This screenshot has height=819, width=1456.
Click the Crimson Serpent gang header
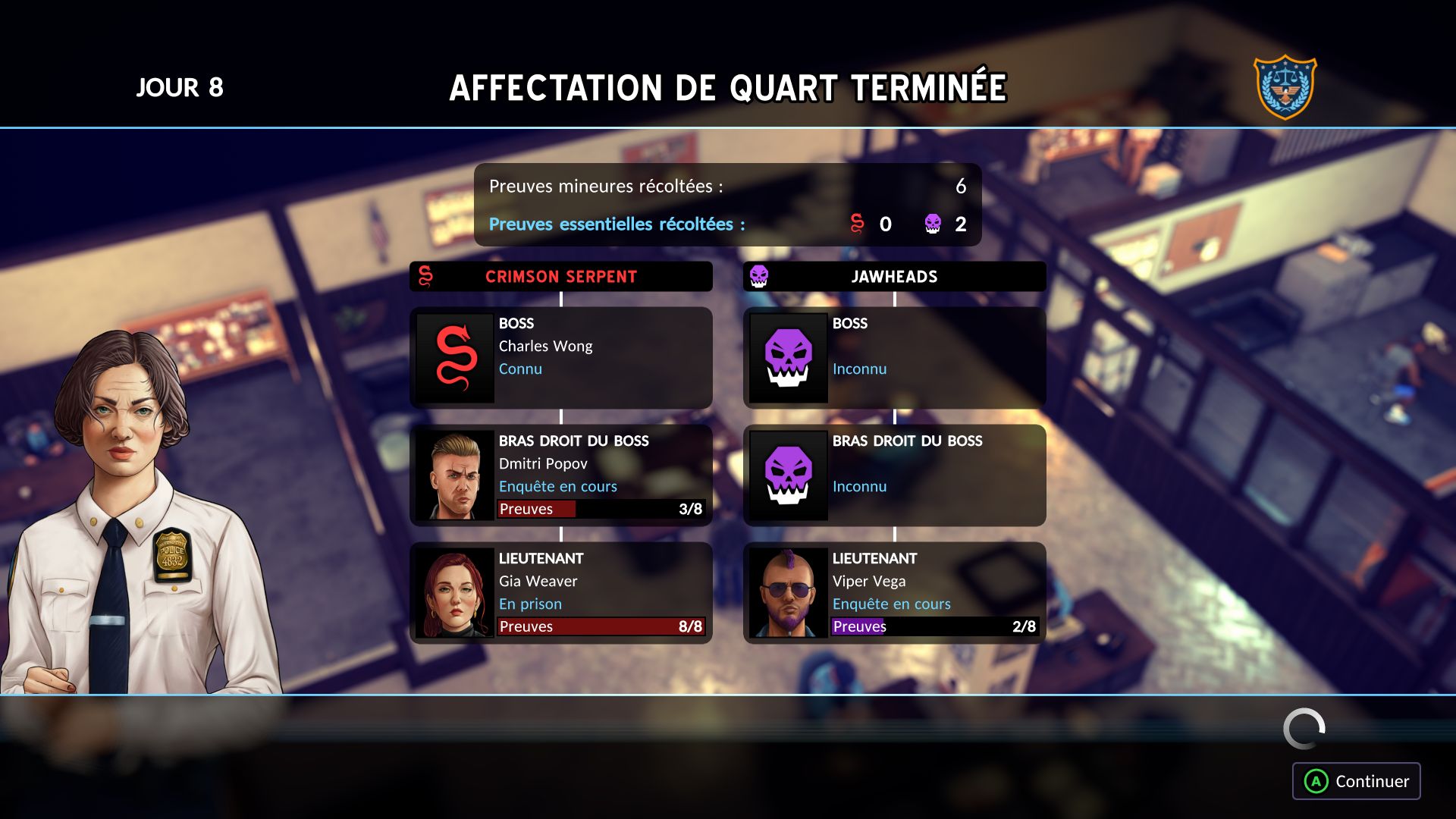(561, 277)
